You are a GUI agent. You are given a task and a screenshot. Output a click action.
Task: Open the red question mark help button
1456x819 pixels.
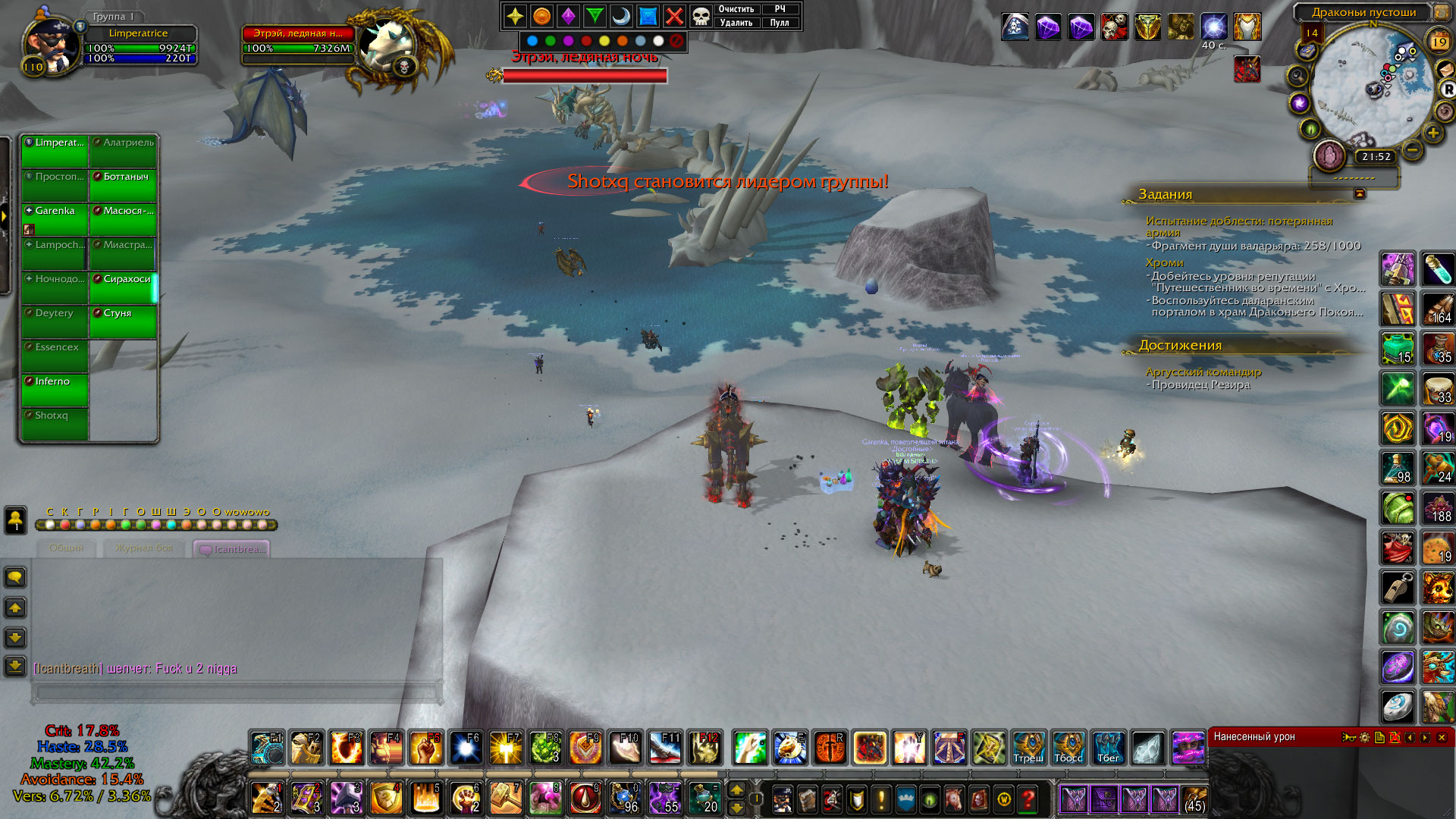pyautogui.click(x=1028, y=799)
